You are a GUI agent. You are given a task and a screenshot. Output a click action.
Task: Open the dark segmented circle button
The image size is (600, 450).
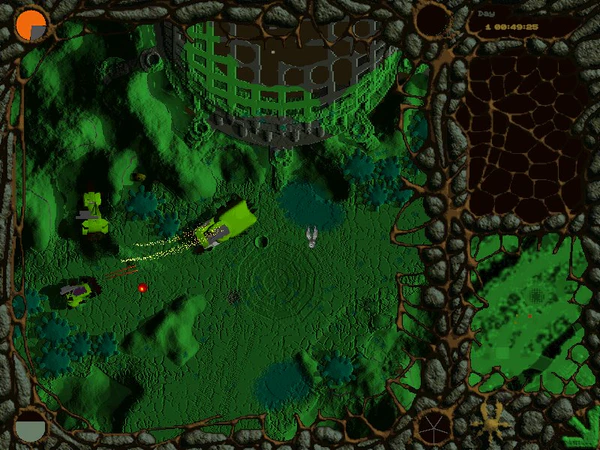[434, 427]
